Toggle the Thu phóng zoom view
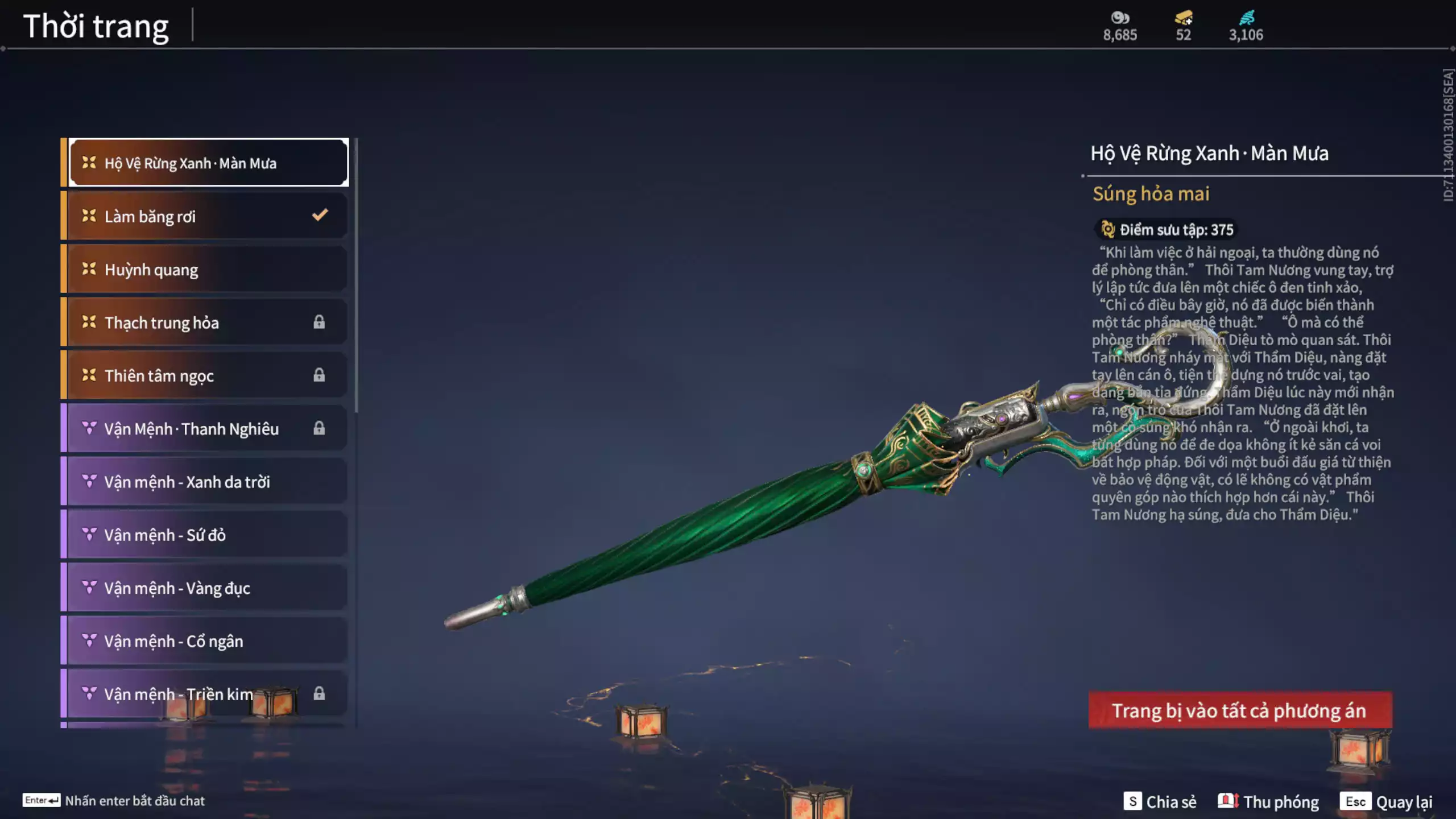 click(1268, 801)
